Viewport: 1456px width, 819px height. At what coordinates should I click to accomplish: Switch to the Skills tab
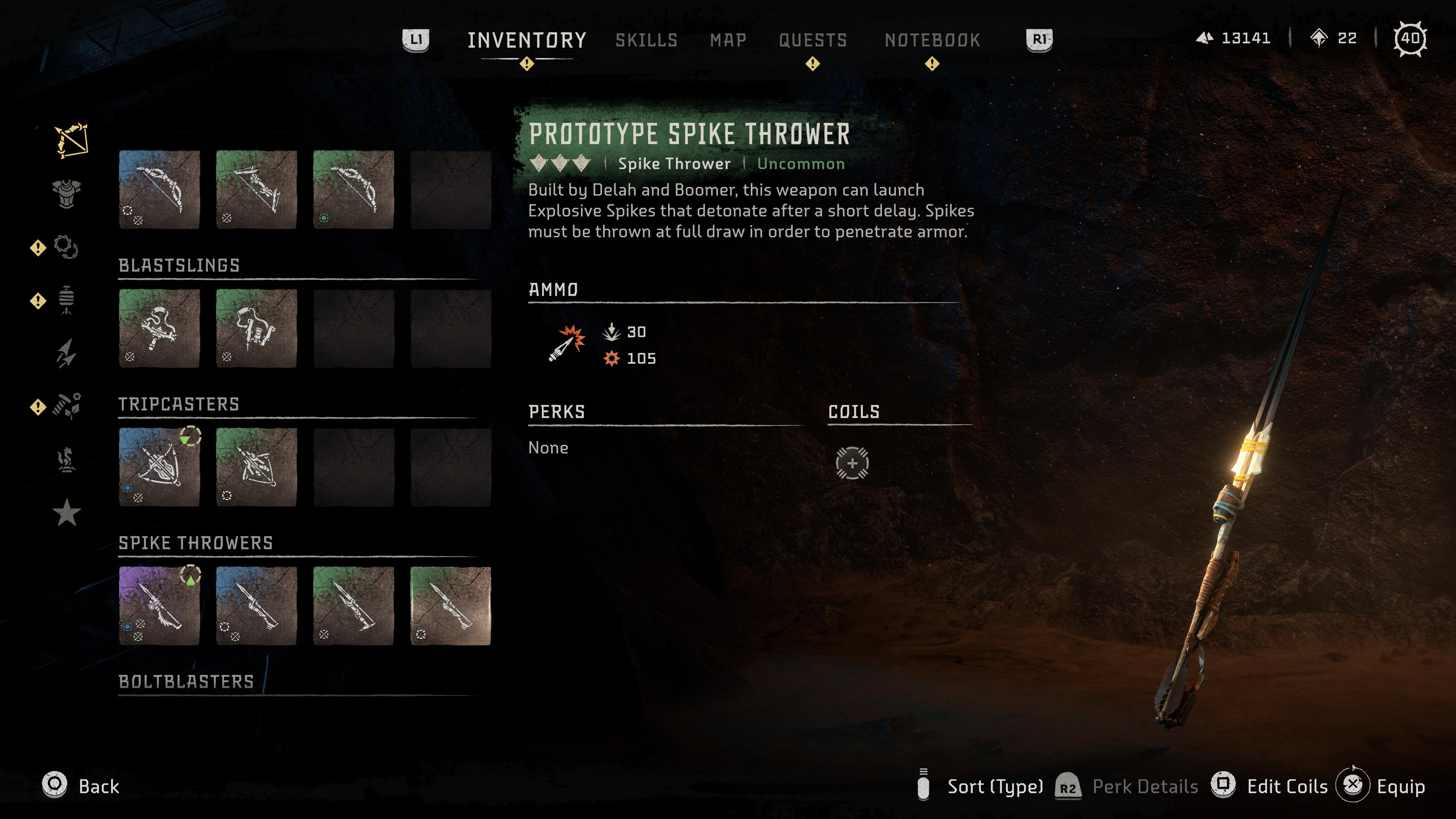coord(646,40)
